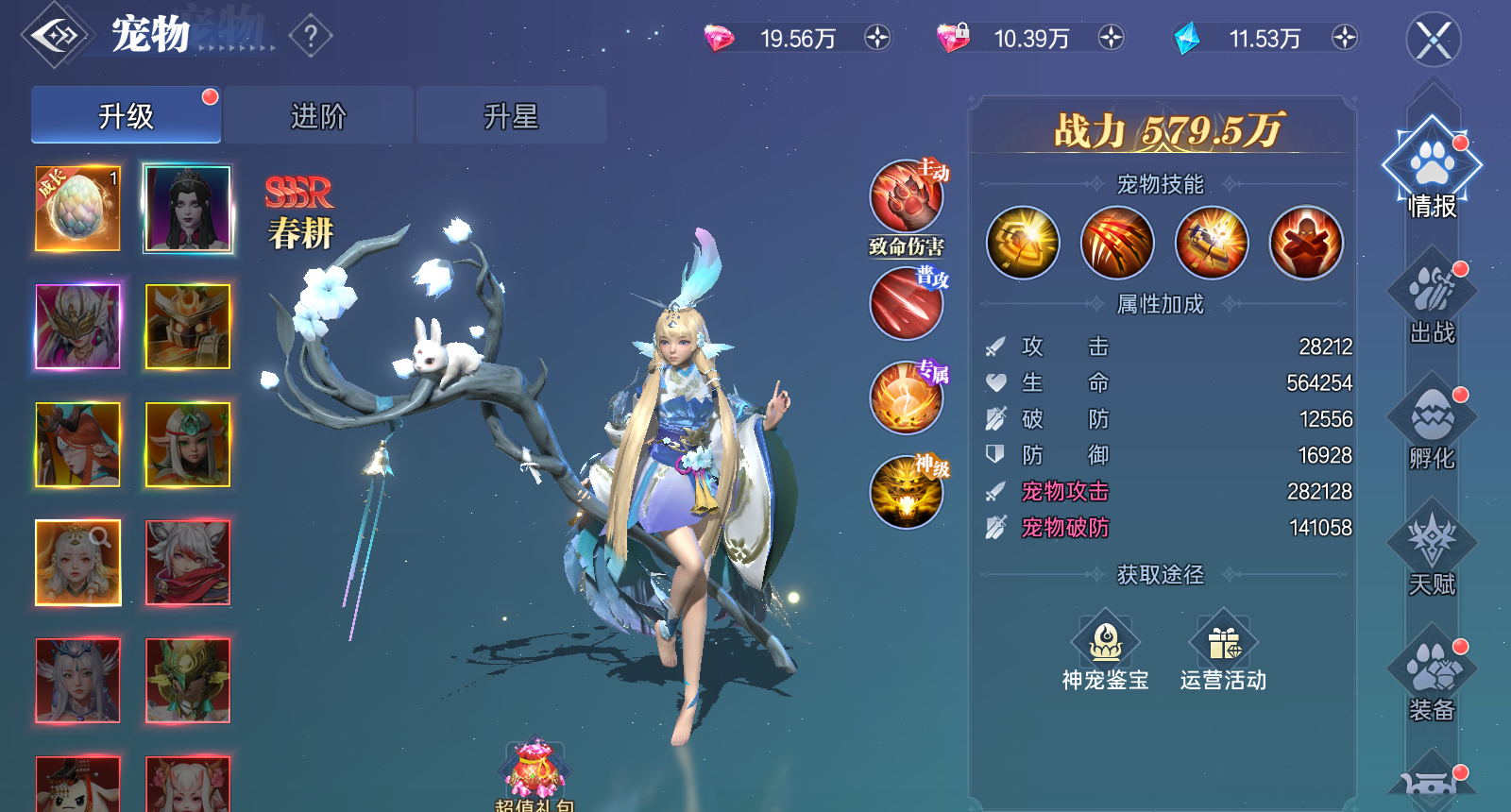1511x812 pixels.
Task: Switch to the 升星 (Star Up) tab
Action: pyautogui.click(x=510, y=113)
